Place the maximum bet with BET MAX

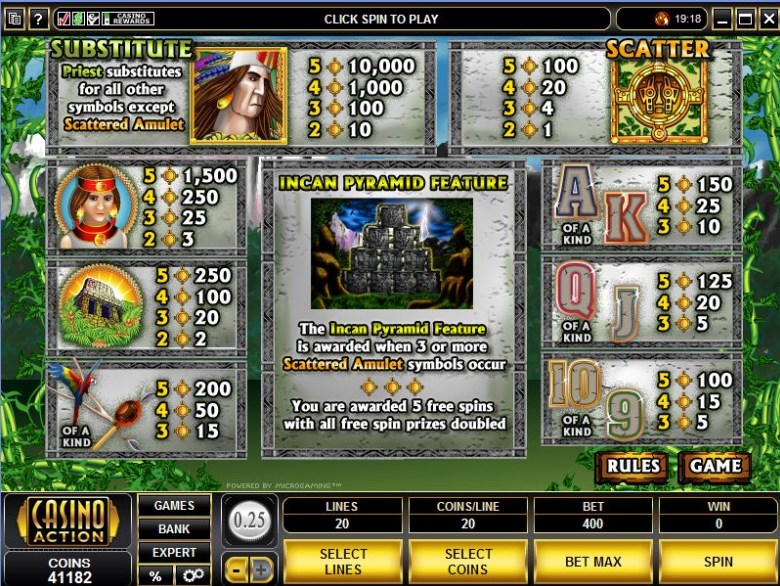(x=593, y=562)
